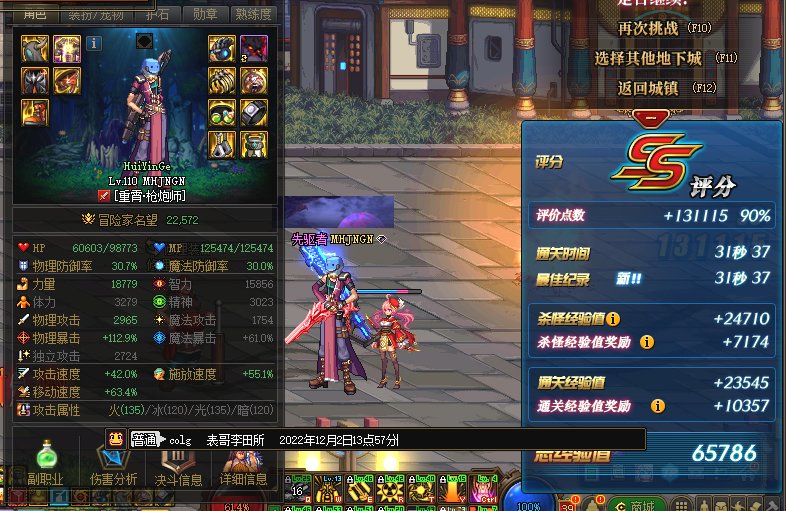Open 详细信息 detailed info
The image size is (786, 511).
coord(243,467)
